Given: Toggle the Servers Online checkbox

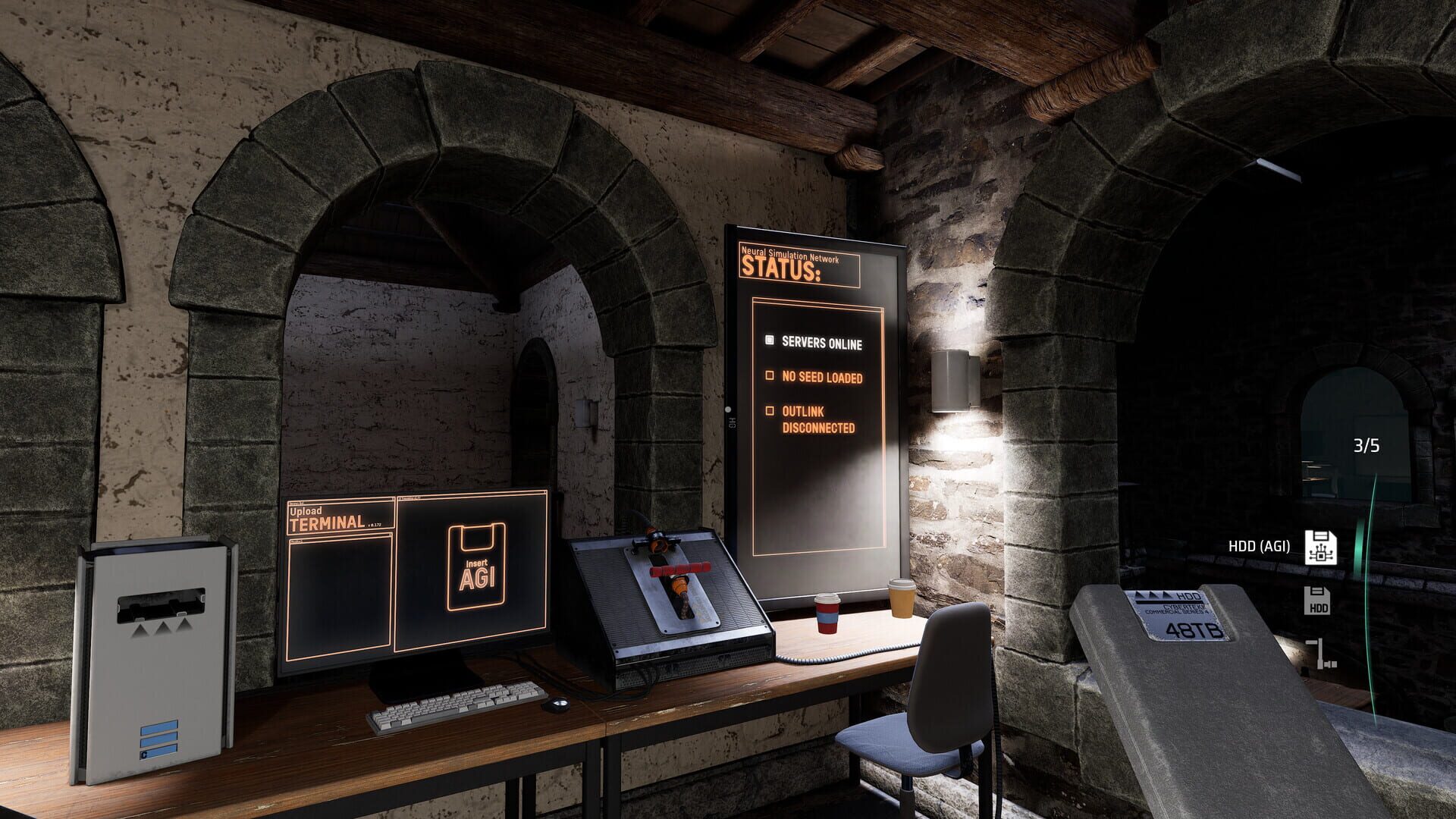Looking at the screenshot, I should [770, 339].
